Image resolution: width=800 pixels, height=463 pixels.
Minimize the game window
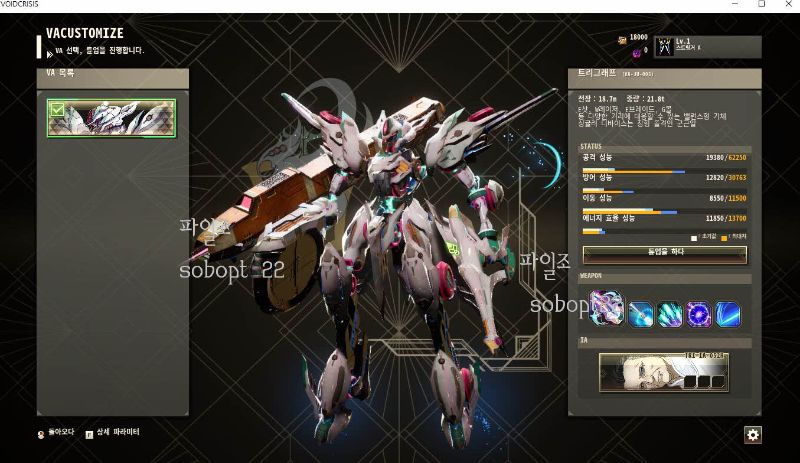(x=733, y=5)
